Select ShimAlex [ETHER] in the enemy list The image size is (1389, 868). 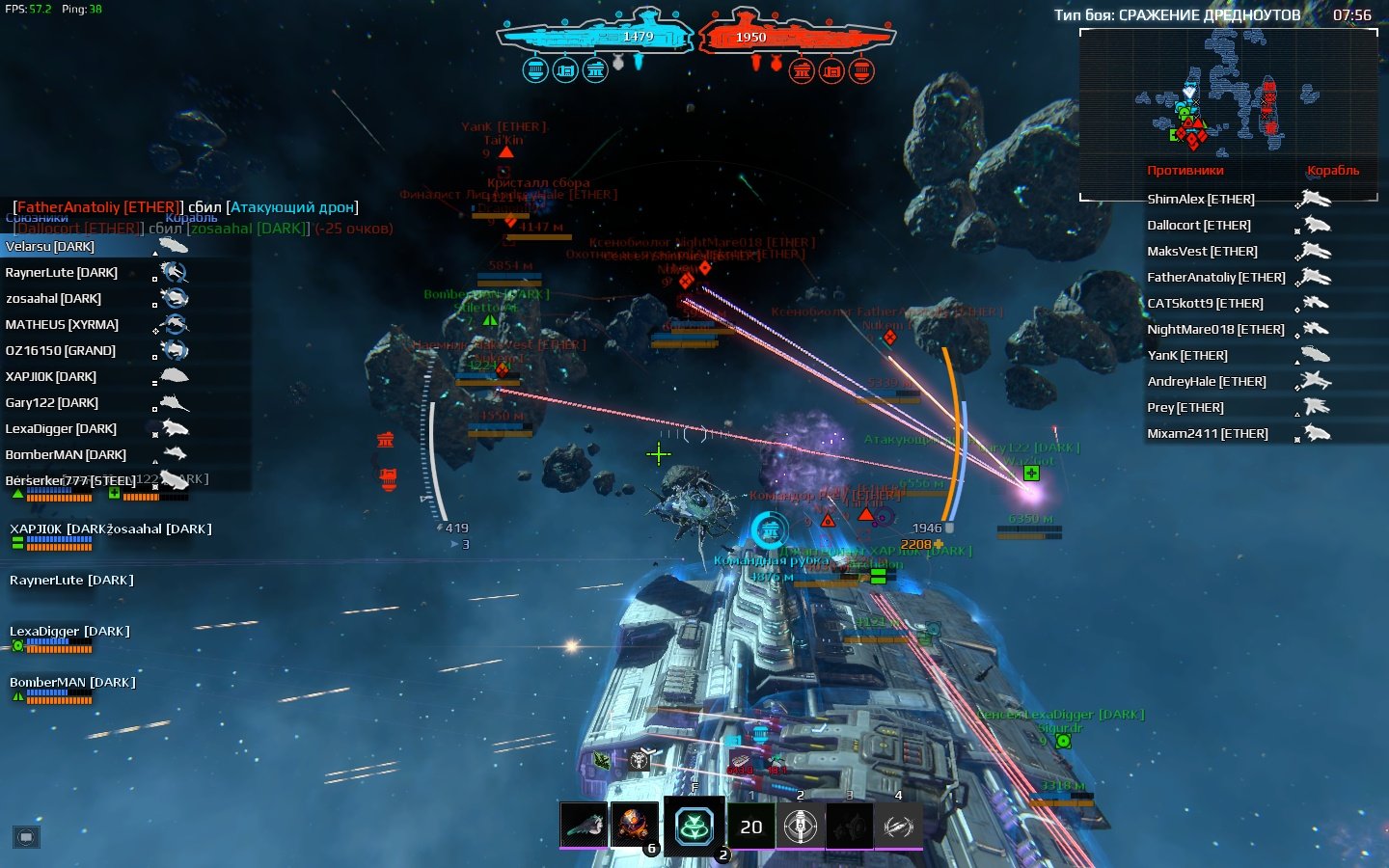click(x=1201, y=200)
